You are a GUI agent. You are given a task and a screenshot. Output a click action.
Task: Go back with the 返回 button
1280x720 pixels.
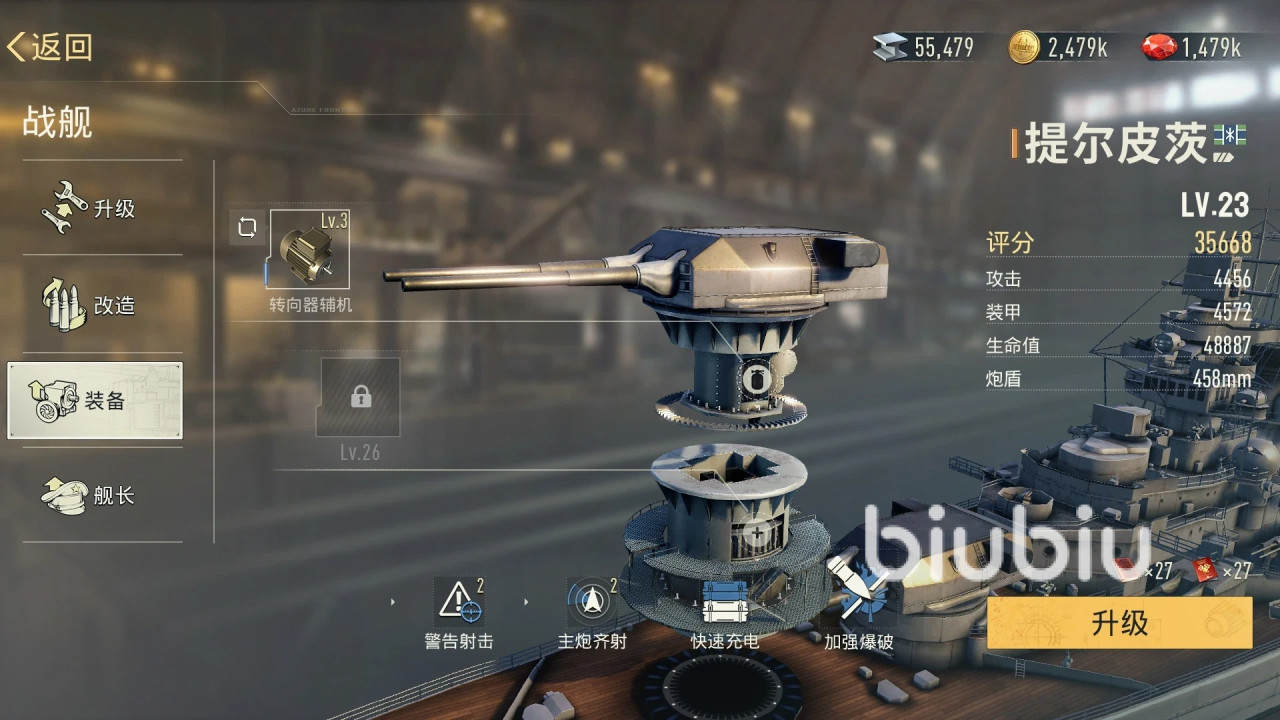pyautogui.click(x=50, y=47)
